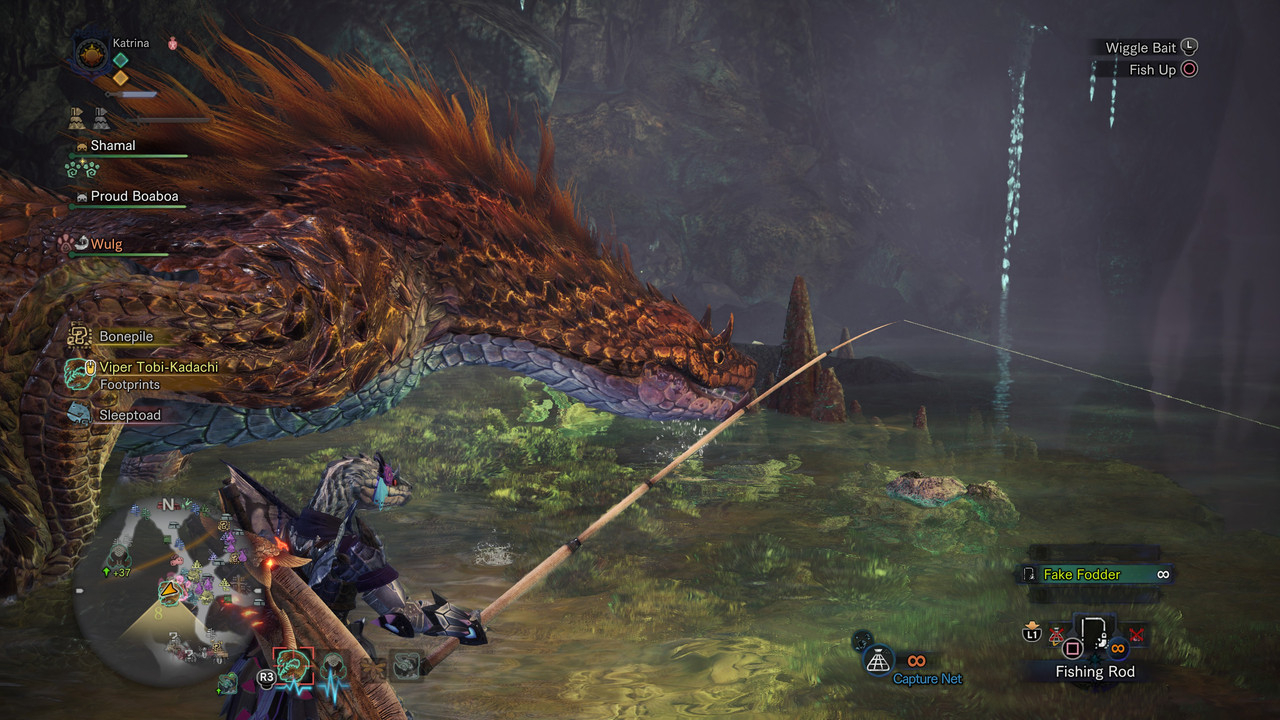
Task: Select the Sleeptoad scoutfly entry
Action: click(x=128, y=415)
